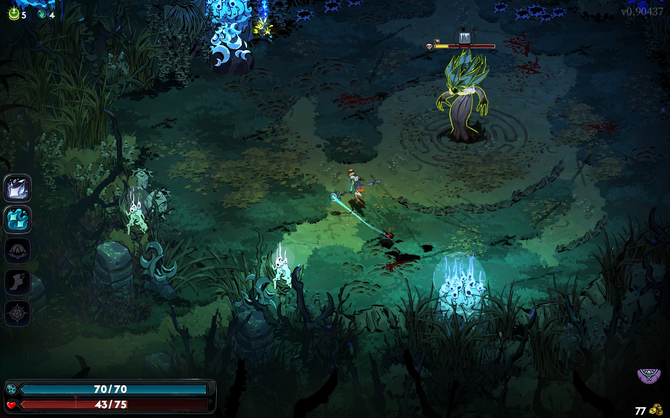Choose the winged boot sprint slot
This screenshot has height=418, width=670.
[18, 282]
